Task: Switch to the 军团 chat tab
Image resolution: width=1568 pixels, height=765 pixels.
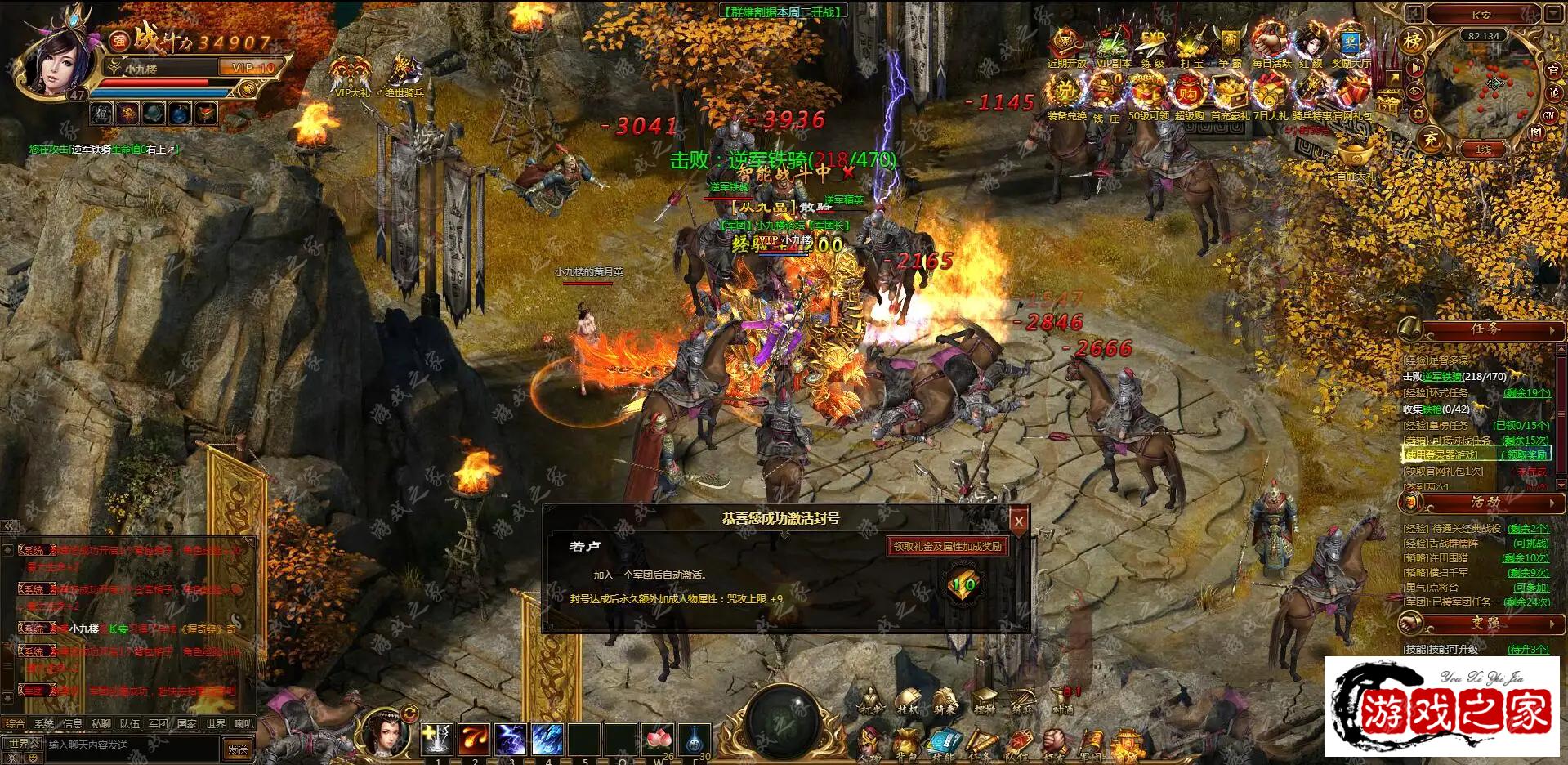Action: pos(158,723)
